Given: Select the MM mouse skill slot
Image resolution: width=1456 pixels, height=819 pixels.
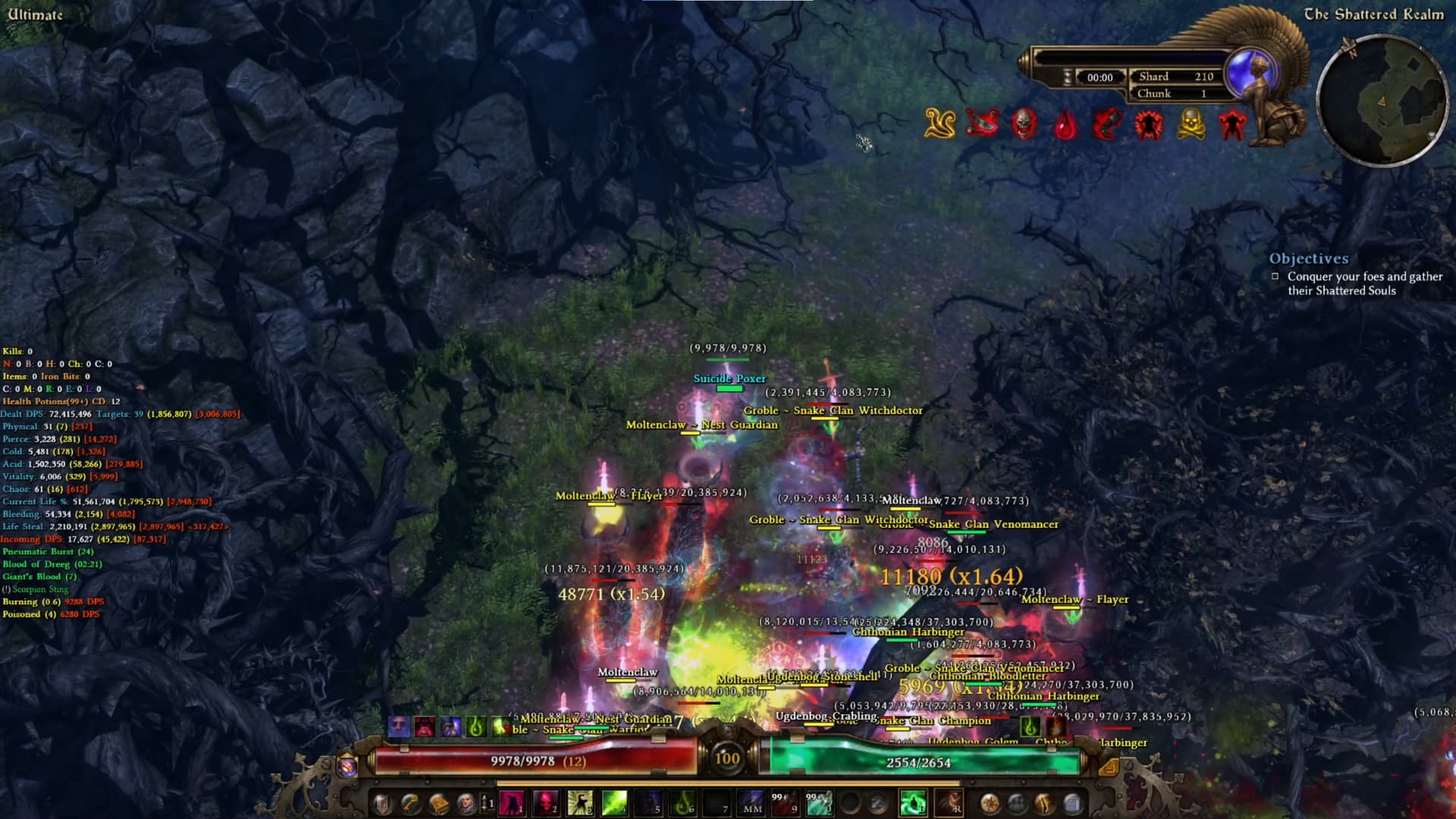Looking at the screenshot, I should coord(750,804).
